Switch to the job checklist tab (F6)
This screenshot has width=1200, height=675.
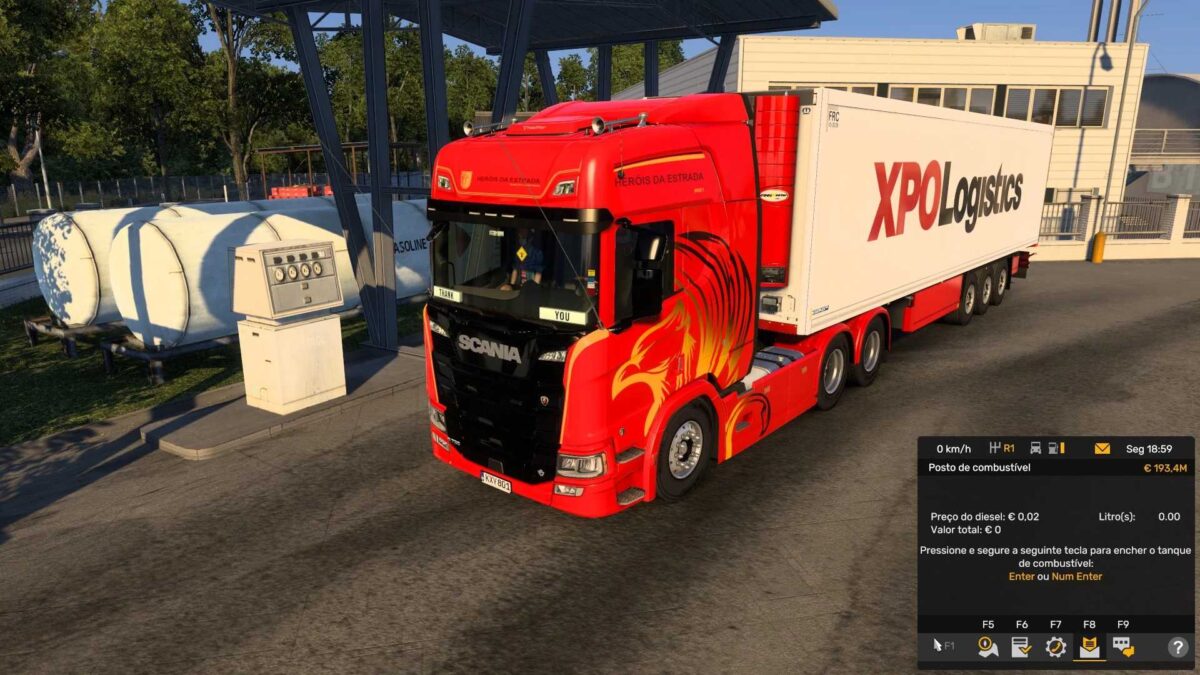(x=1021, y=647)
